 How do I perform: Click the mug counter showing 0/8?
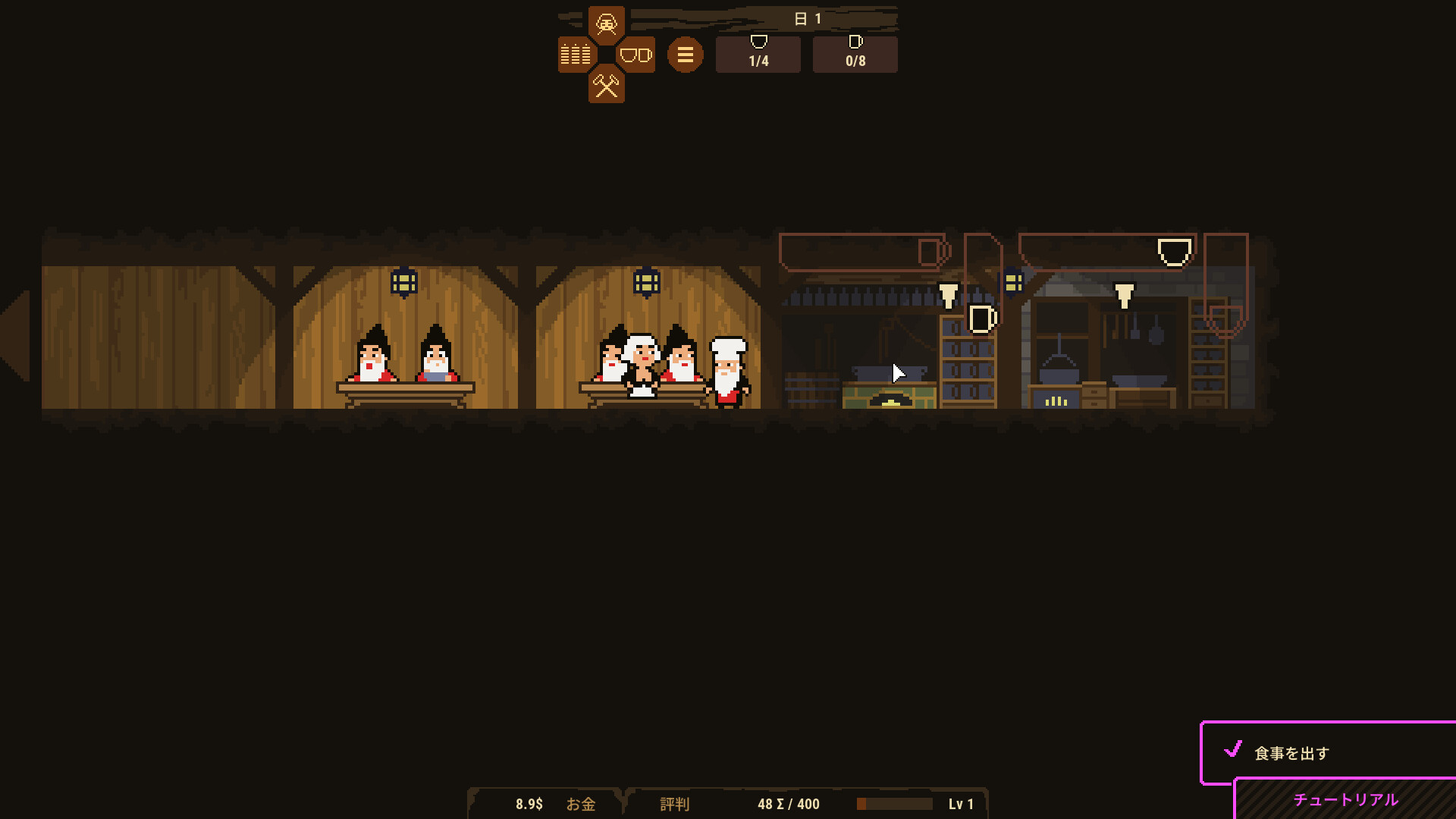[x=855, y=54]
